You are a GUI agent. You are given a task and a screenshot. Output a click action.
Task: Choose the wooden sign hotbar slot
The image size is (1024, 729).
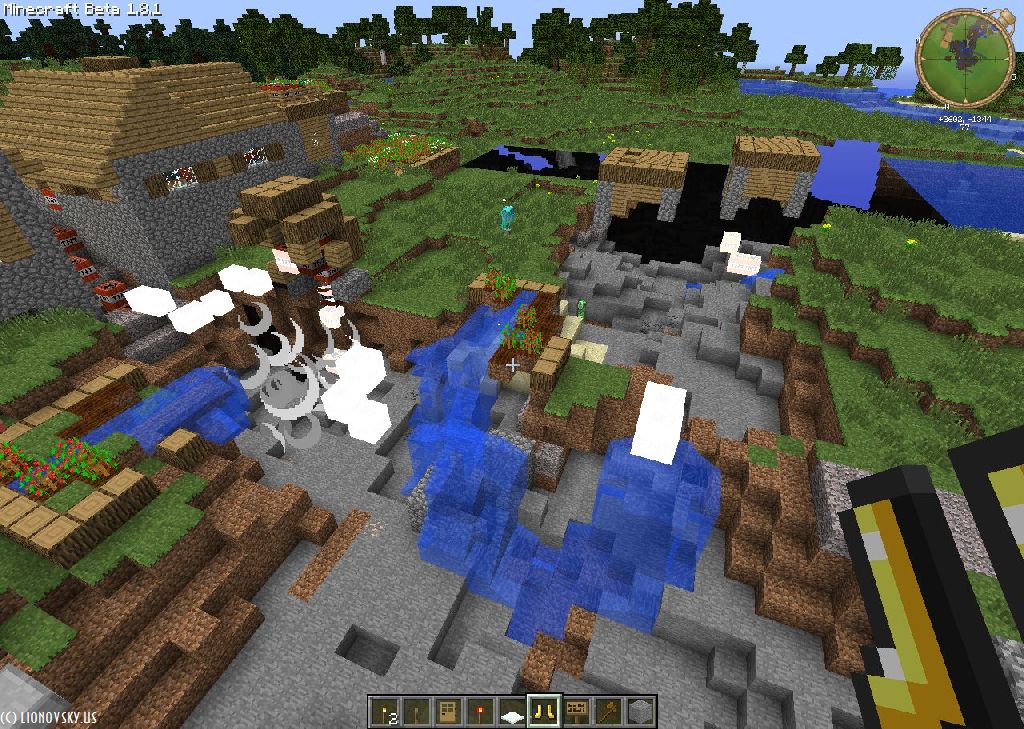[x=576, y=711]
